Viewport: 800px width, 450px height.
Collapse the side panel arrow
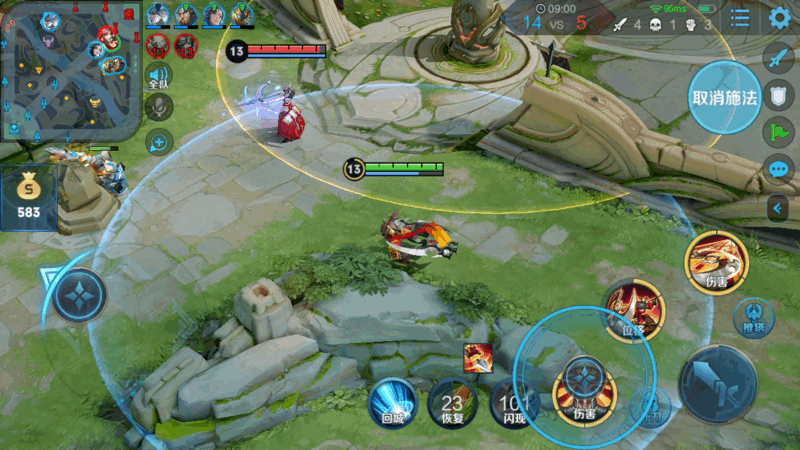tap(779, 207)
